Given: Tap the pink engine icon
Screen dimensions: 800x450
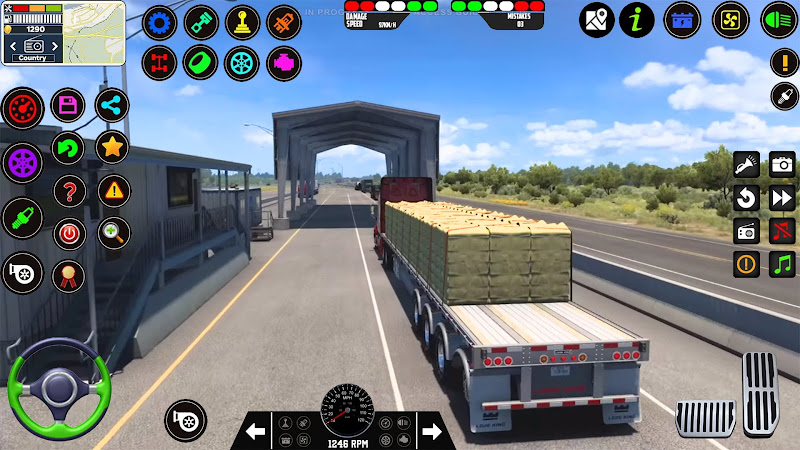Looking at the screenshot, I should tap(284, 64).
